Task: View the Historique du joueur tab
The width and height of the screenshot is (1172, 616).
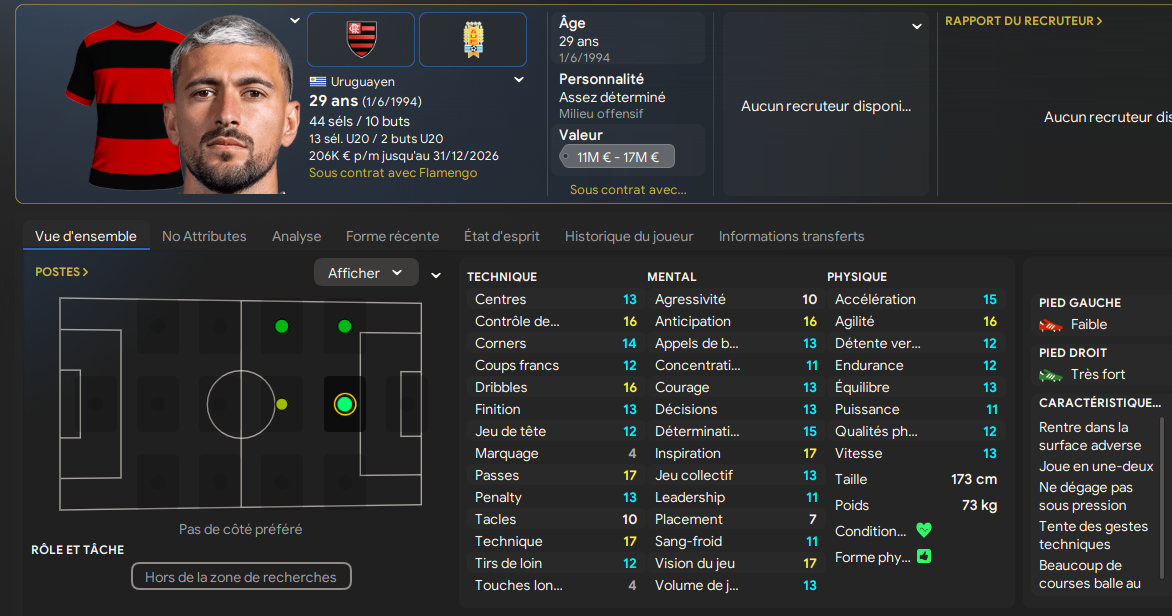Action: pyautogui.click(x=629, y=236)
